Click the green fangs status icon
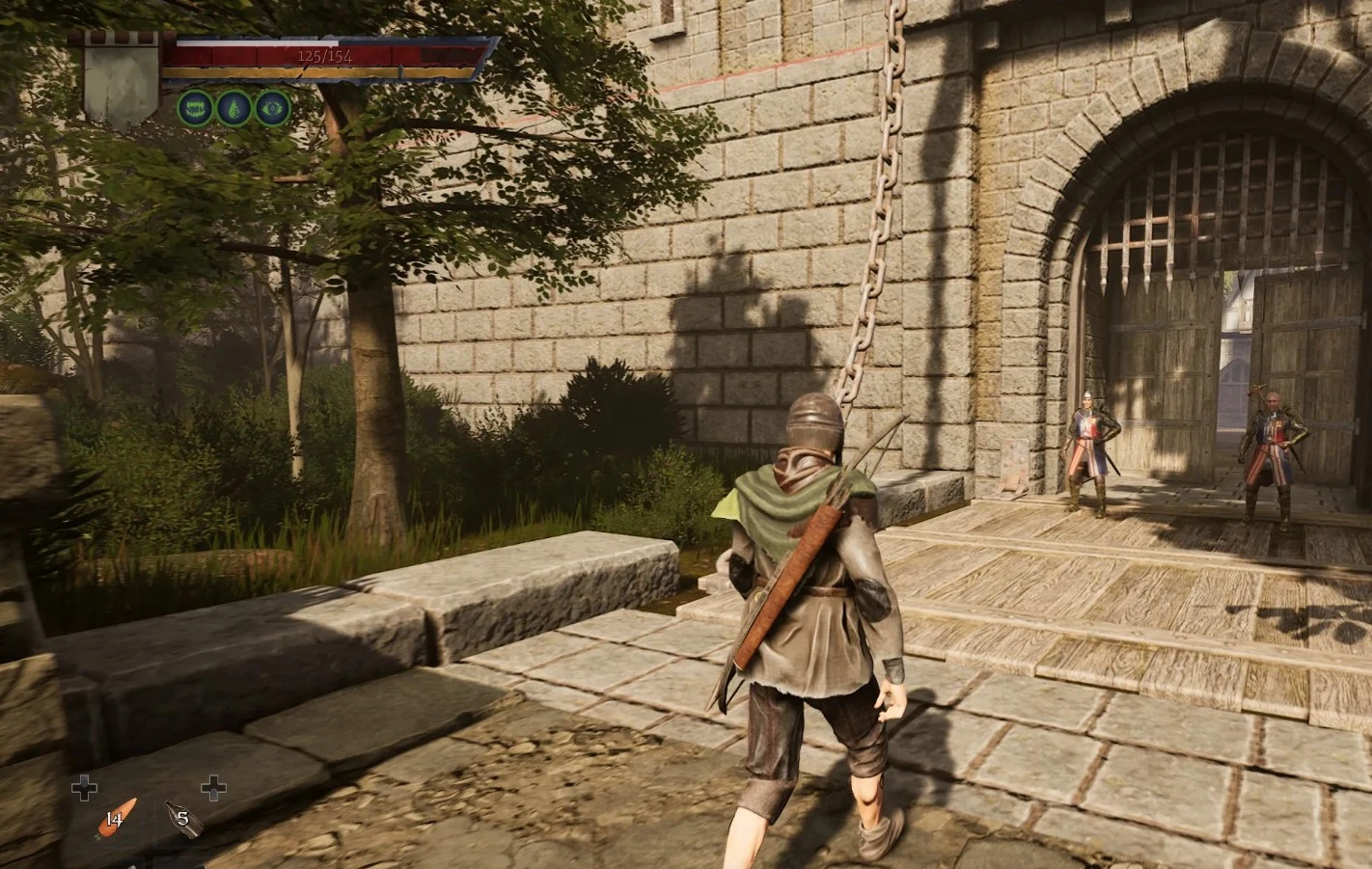 [195, 107]
